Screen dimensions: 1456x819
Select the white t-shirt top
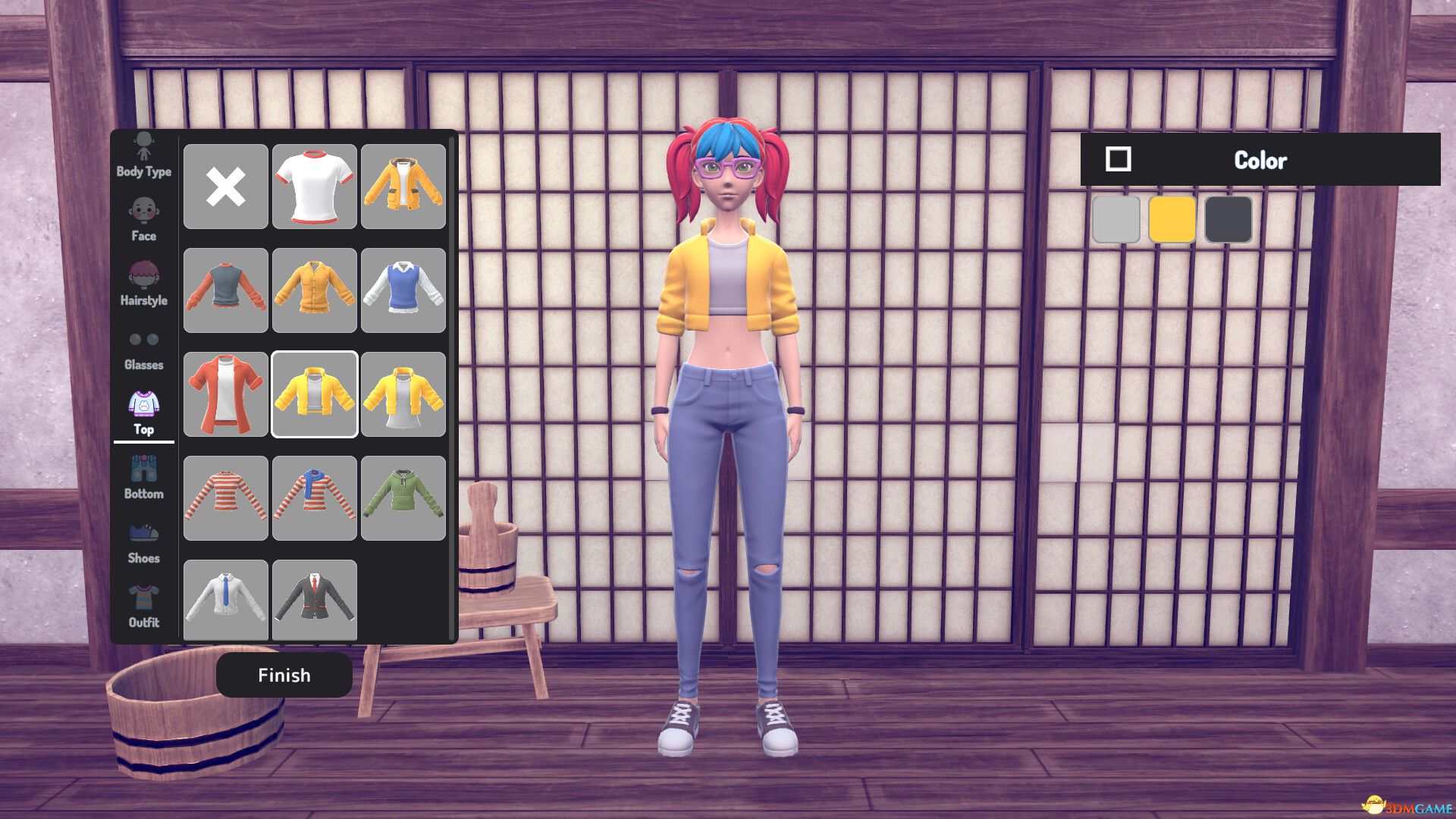[314, 187]
